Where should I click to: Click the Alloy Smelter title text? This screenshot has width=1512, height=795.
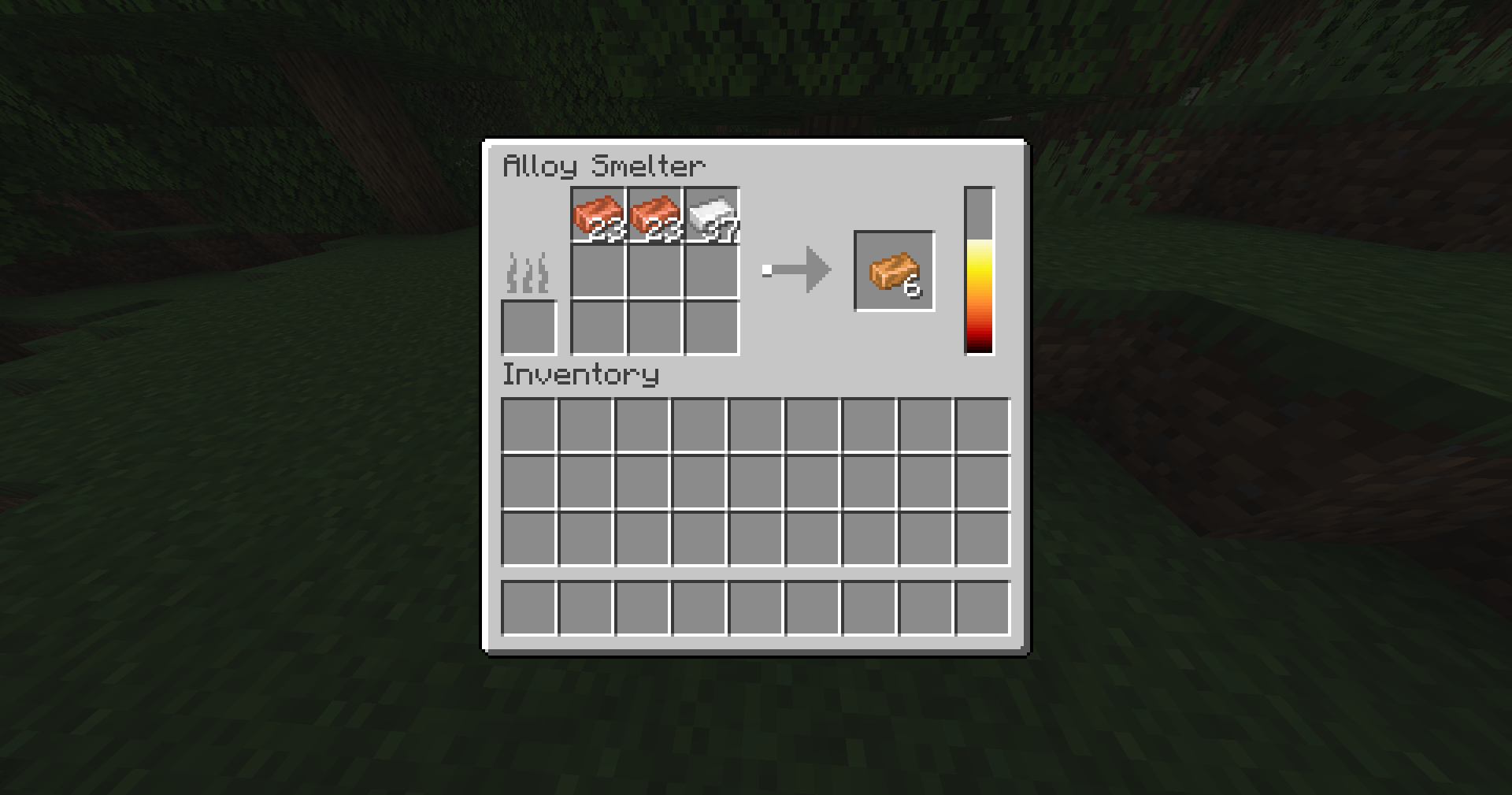point(605,164)
